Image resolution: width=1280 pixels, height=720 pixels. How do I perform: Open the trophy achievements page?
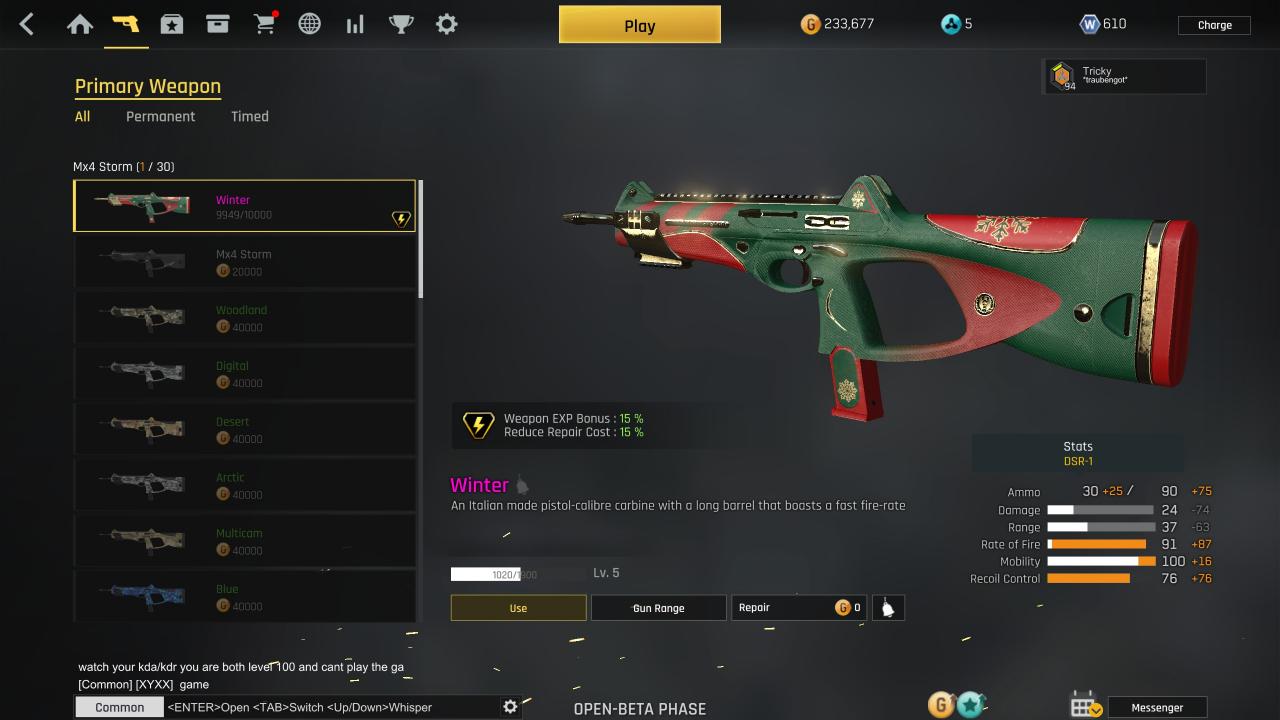[401, 25]
